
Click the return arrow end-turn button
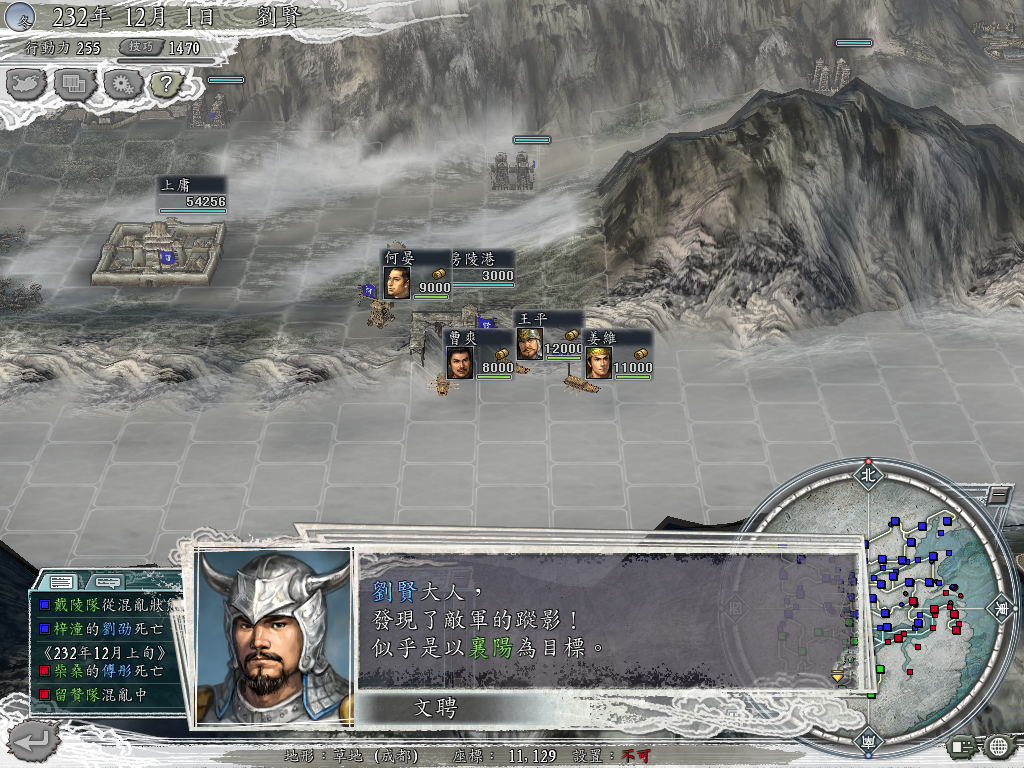[33, 741]
